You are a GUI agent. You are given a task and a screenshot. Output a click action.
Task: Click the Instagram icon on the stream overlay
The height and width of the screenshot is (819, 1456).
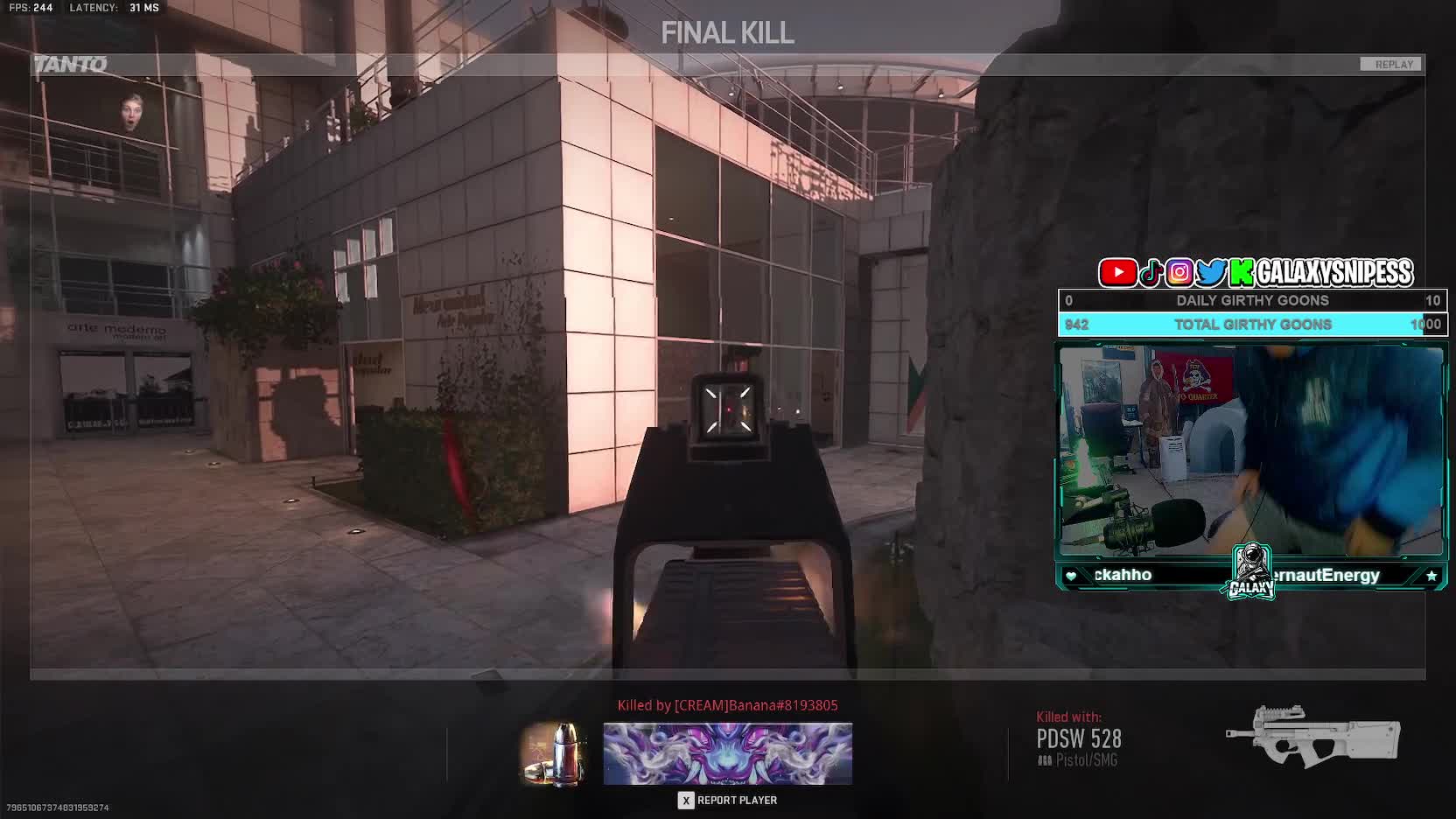point(1179,273)
